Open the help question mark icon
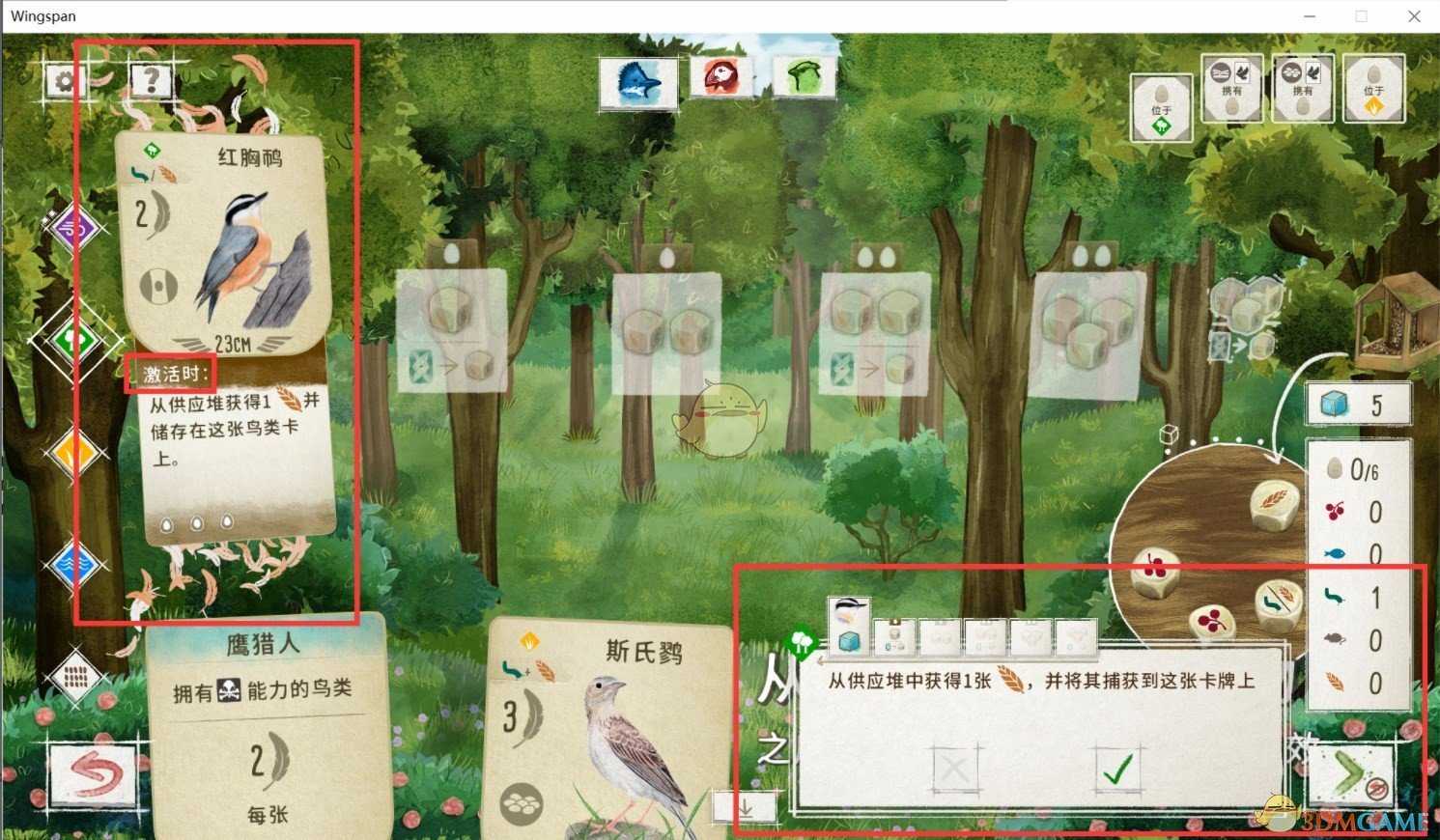This screenshot has width=1440, height=840. pos(150,81)
